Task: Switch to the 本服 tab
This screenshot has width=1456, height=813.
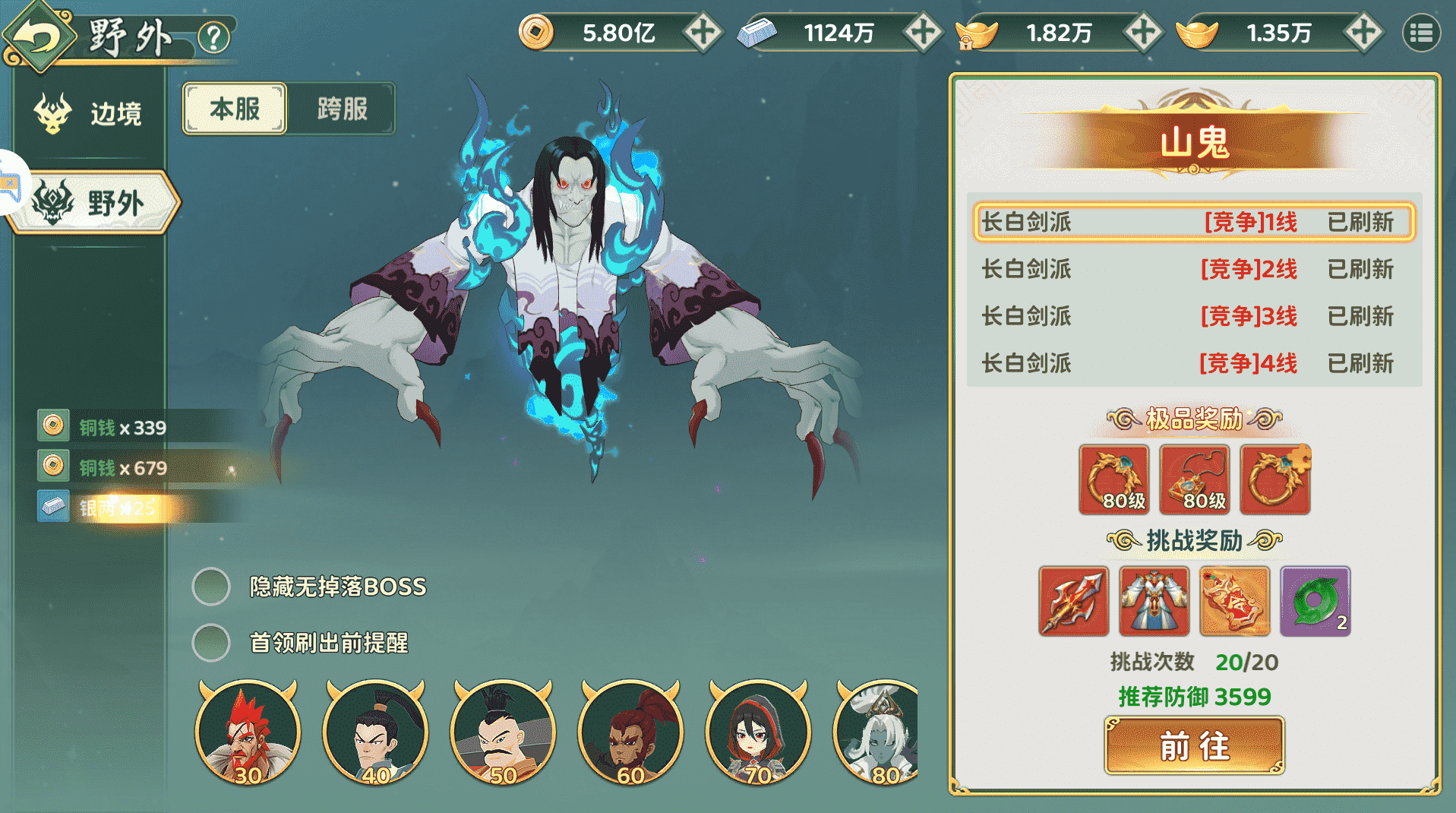Action: (234, 109)
